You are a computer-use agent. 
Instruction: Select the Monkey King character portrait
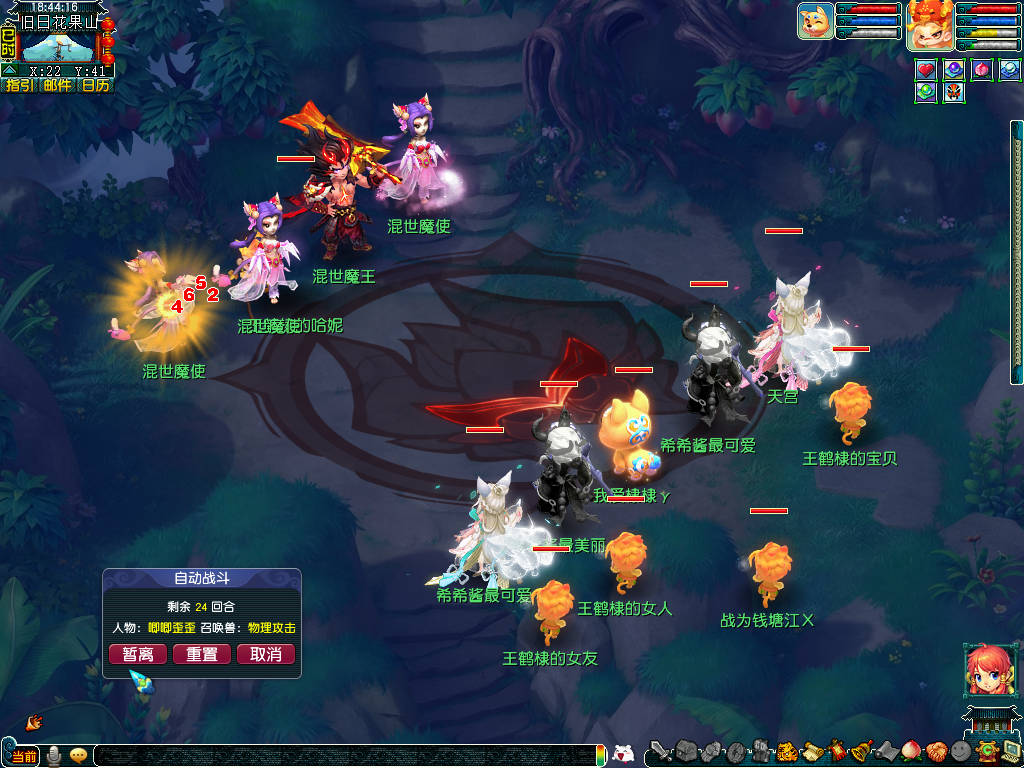929,25
